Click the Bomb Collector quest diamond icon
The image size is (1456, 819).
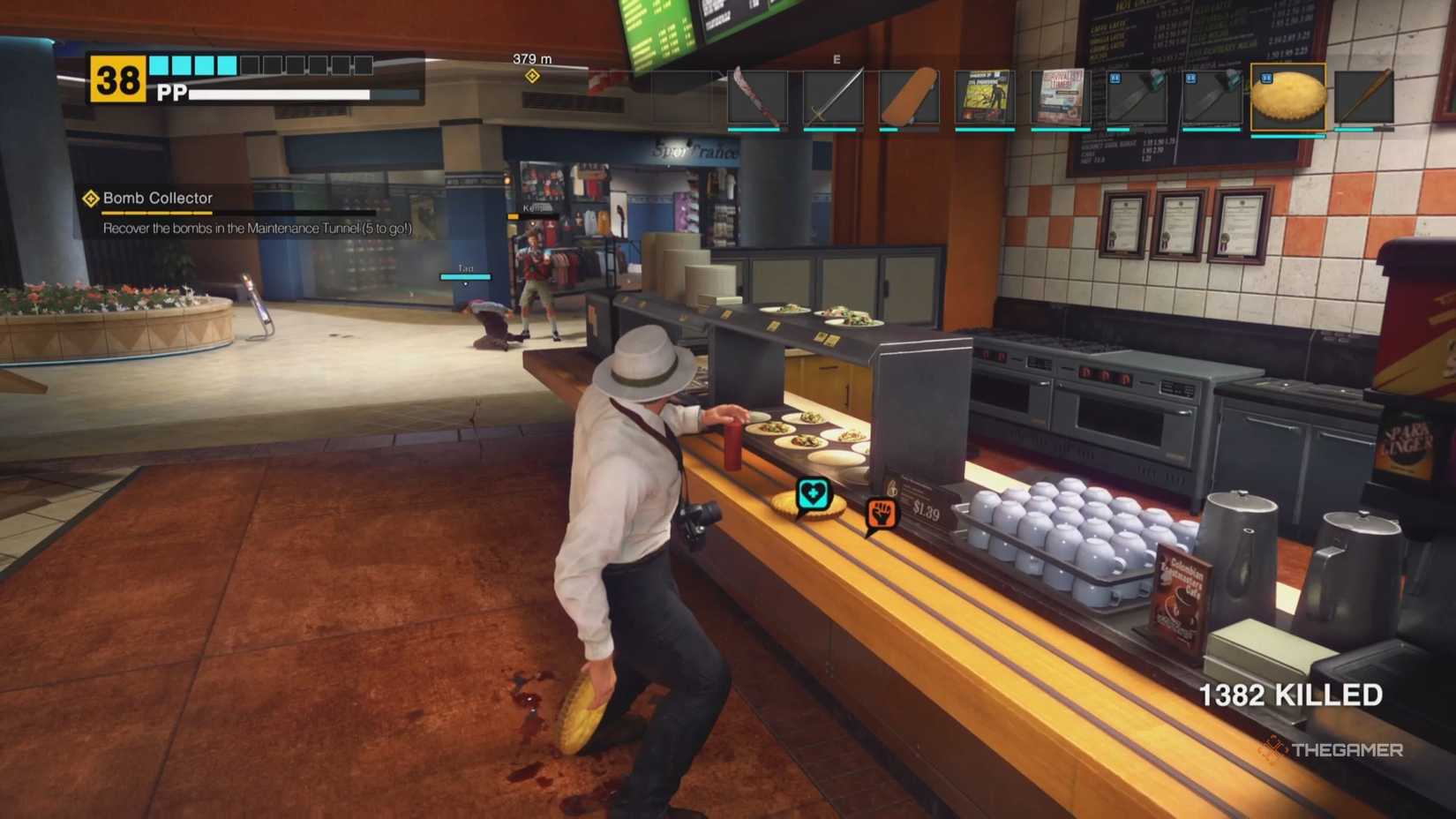pyautogui.click(x=89, y=199)
